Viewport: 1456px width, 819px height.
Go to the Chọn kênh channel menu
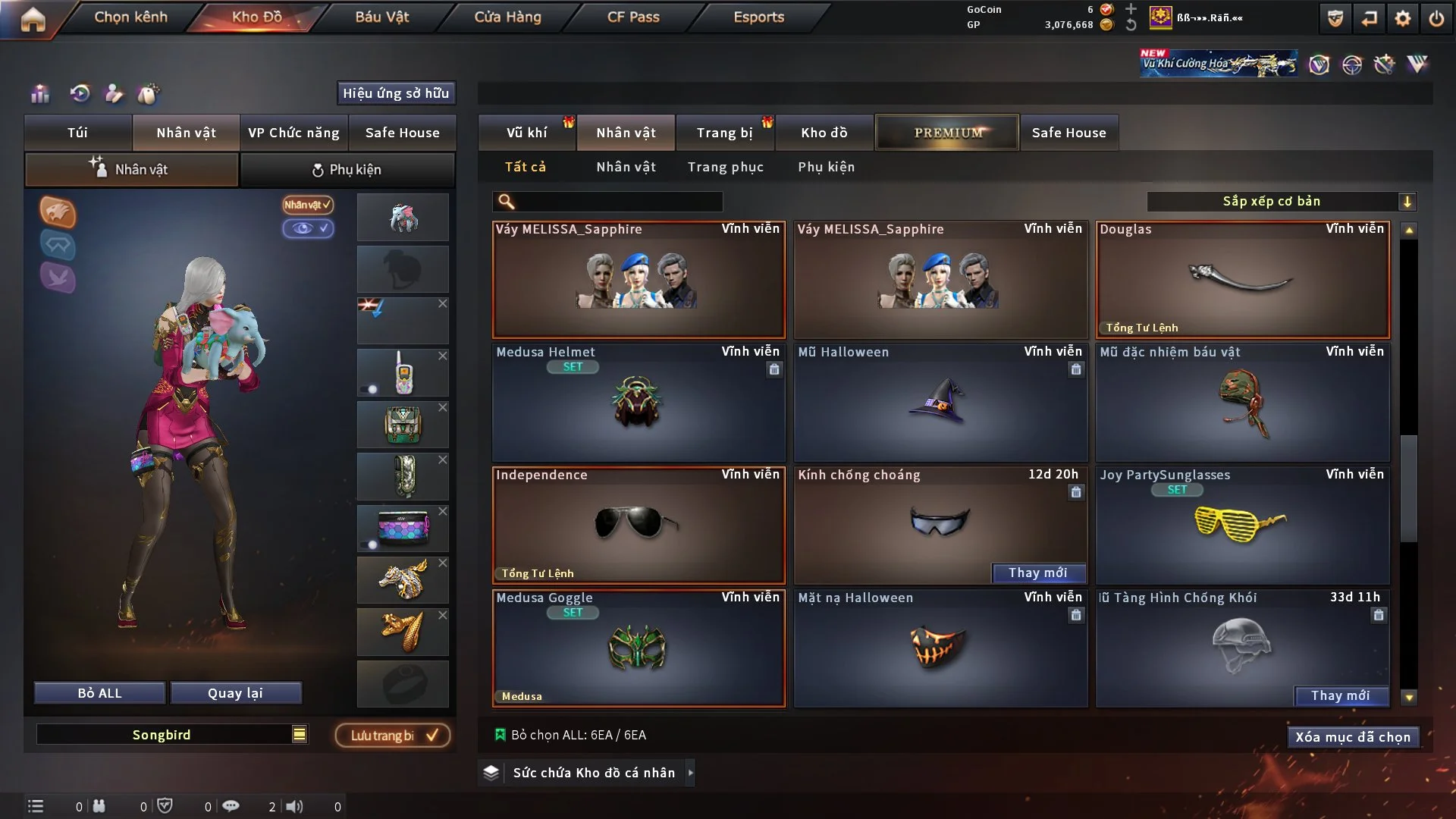pyautogui.click(x=130, y=17)
